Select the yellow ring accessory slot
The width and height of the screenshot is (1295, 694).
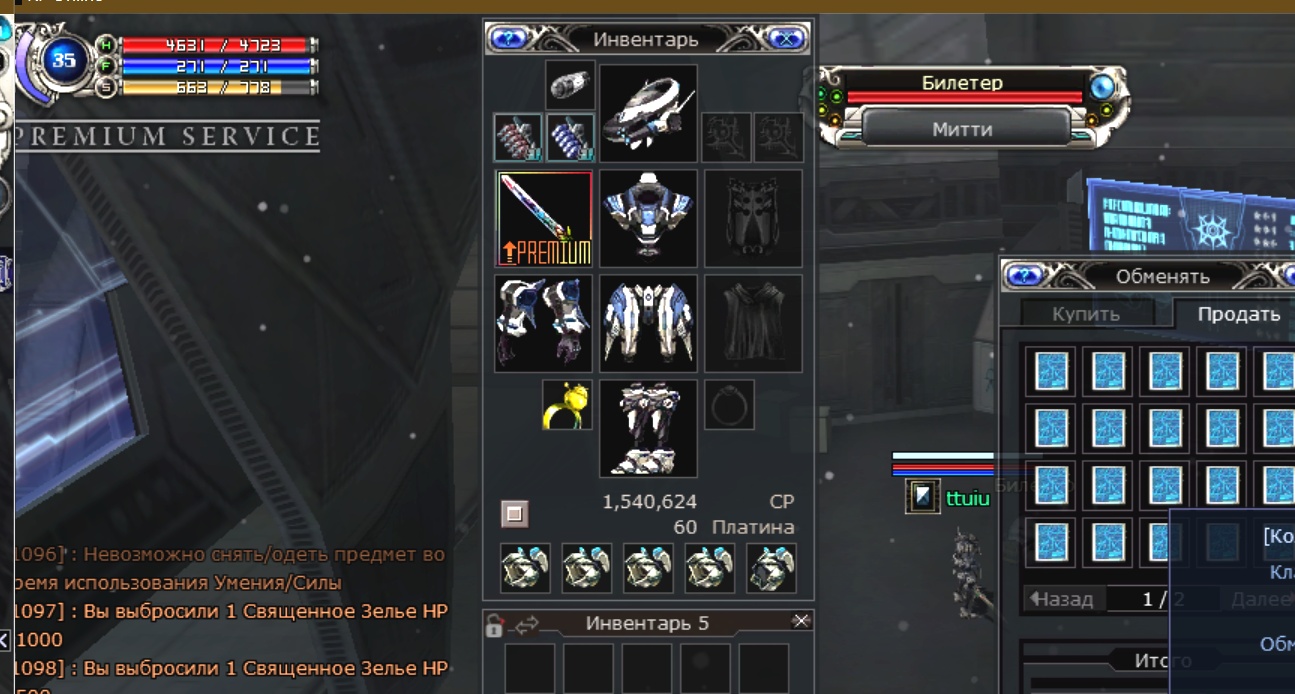pos(567,405)
